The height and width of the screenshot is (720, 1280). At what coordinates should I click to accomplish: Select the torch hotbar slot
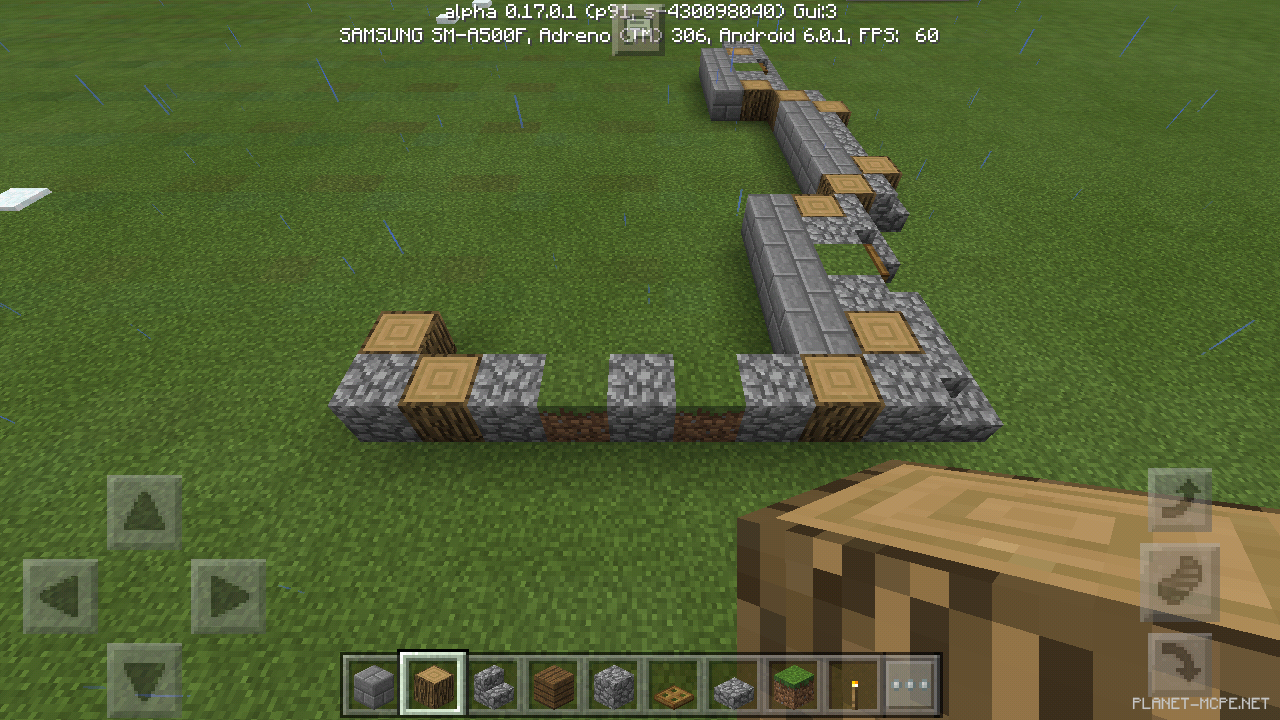click(x=852, y=684)
